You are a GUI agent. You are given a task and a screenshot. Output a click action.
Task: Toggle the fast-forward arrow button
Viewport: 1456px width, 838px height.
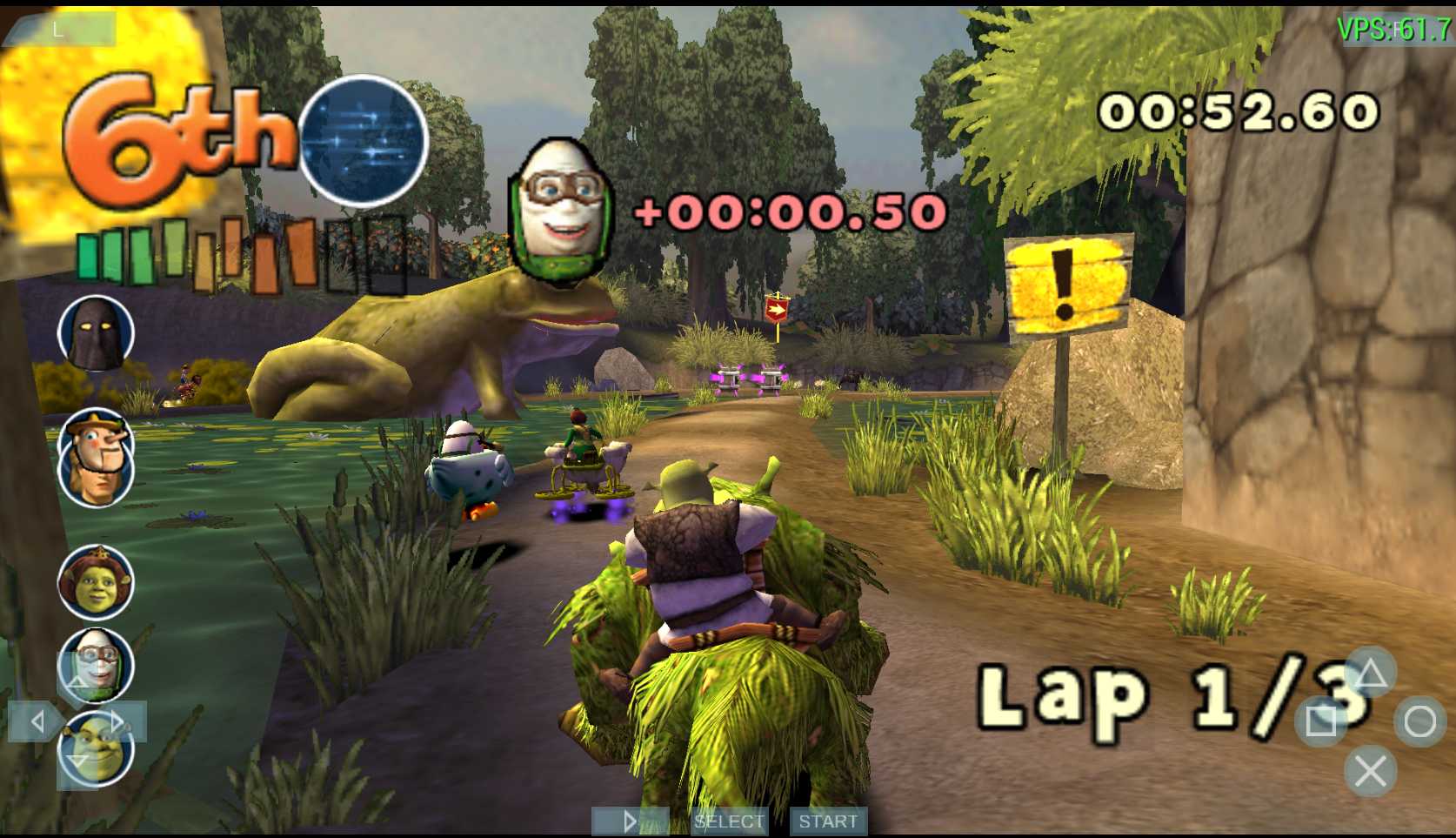click(x=630, y=821)
